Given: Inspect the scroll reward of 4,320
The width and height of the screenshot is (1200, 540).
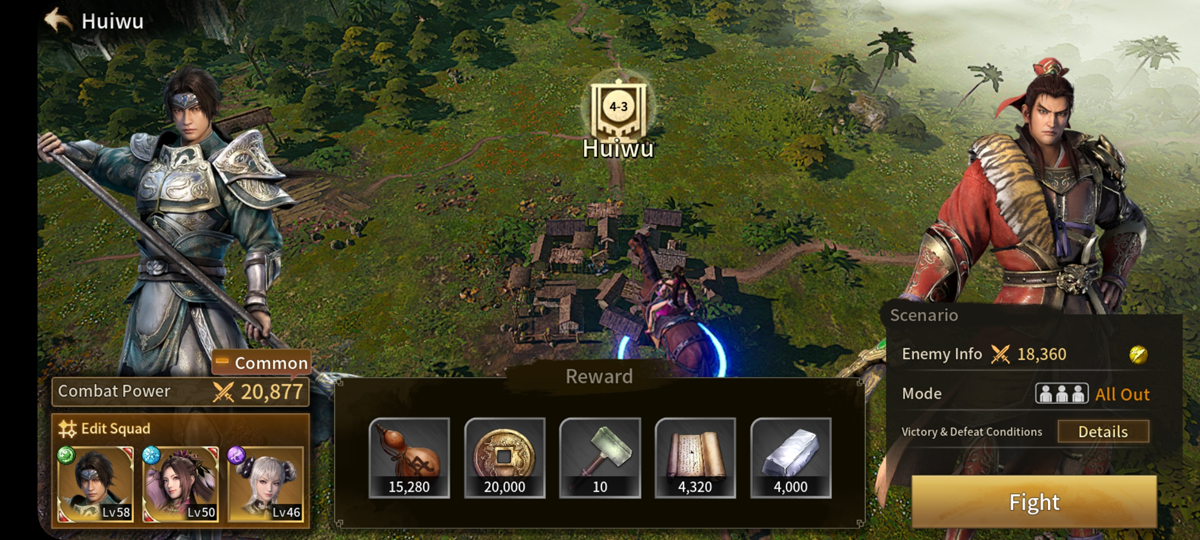Looking at the screenshot, I should pyautogui.click(x=695, y=458).
